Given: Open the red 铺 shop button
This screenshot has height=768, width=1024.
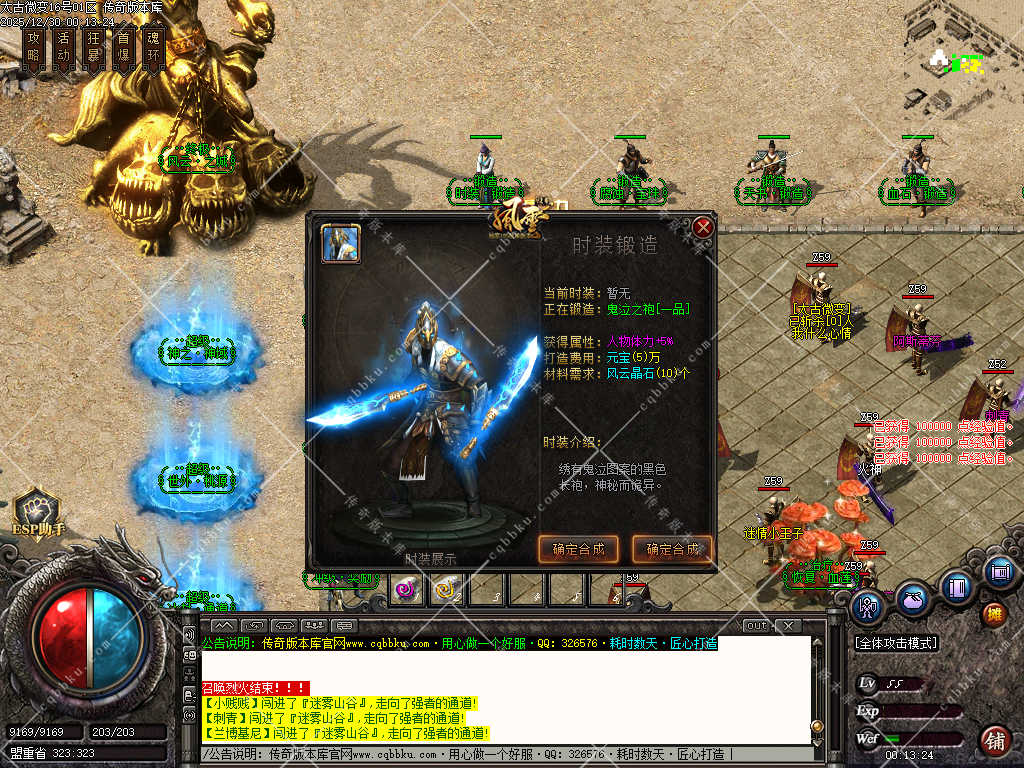Looking at the screenshot, I should 994,740.
